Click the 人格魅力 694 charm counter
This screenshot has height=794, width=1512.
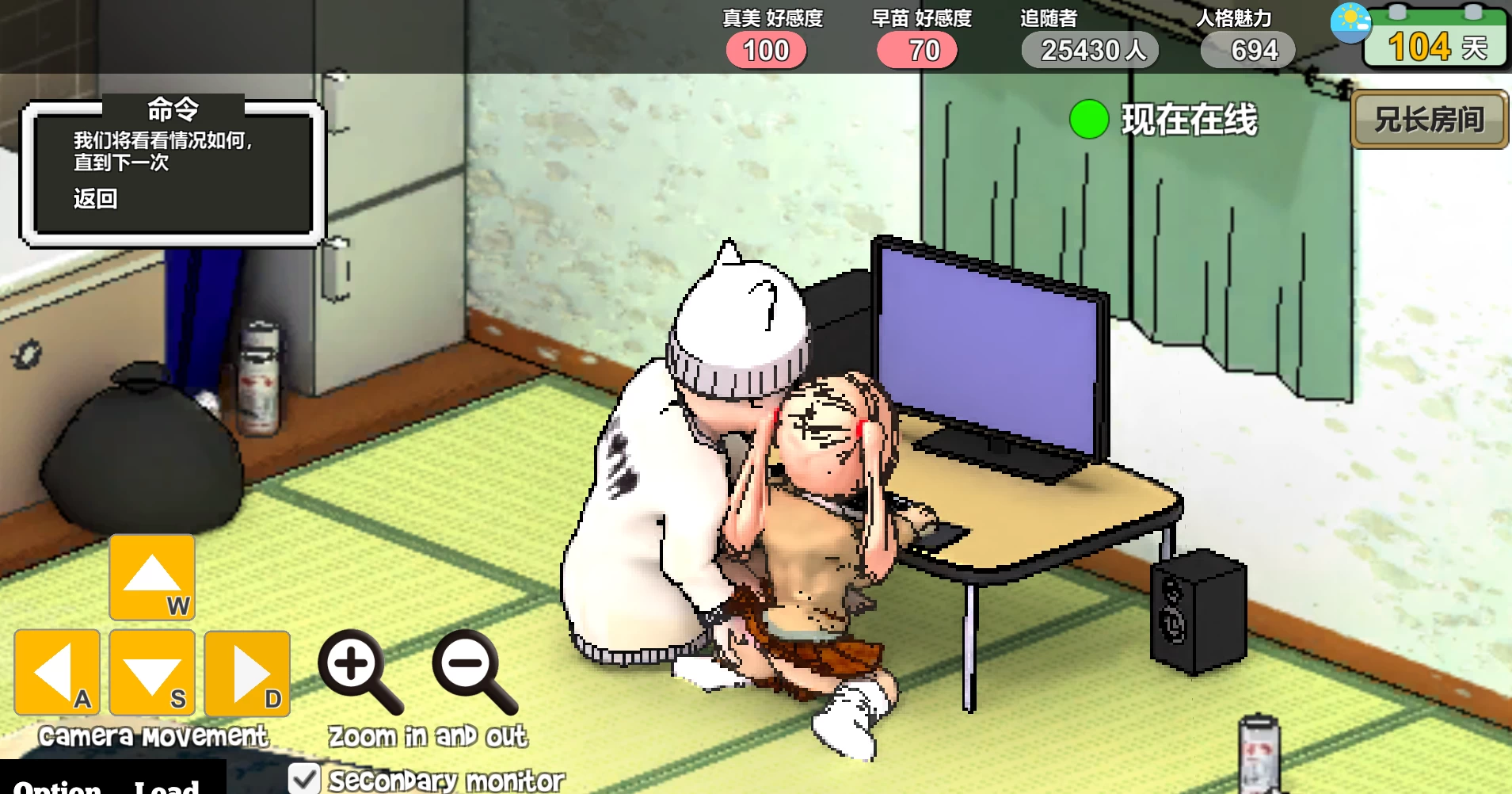(x=1247, y=49)
